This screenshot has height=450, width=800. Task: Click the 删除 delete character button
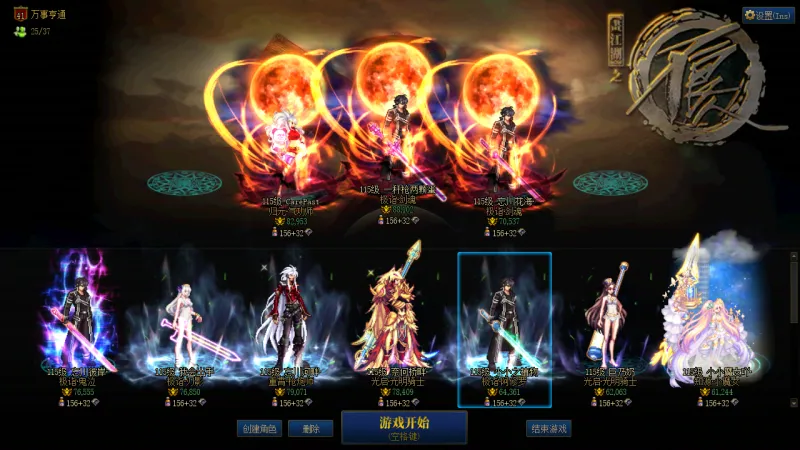[x=310, y=428]
